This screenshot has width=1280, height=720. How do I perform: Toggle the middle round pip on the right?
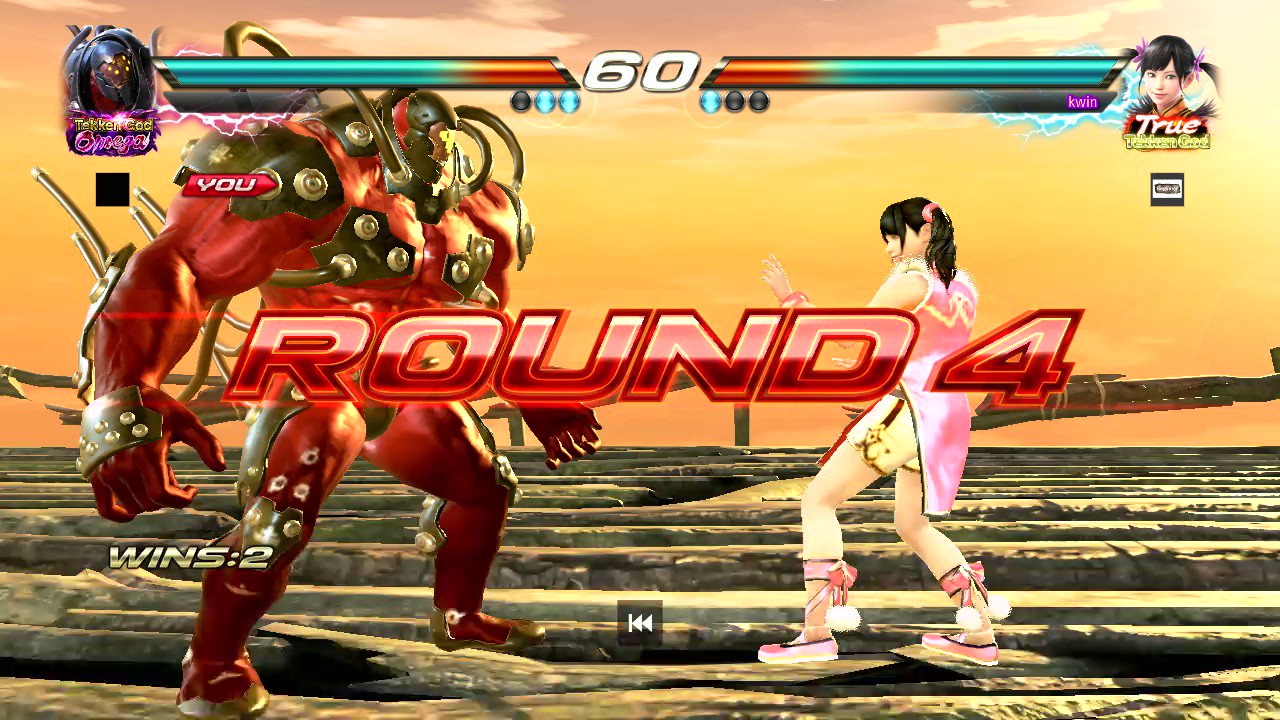click(734, 101)
